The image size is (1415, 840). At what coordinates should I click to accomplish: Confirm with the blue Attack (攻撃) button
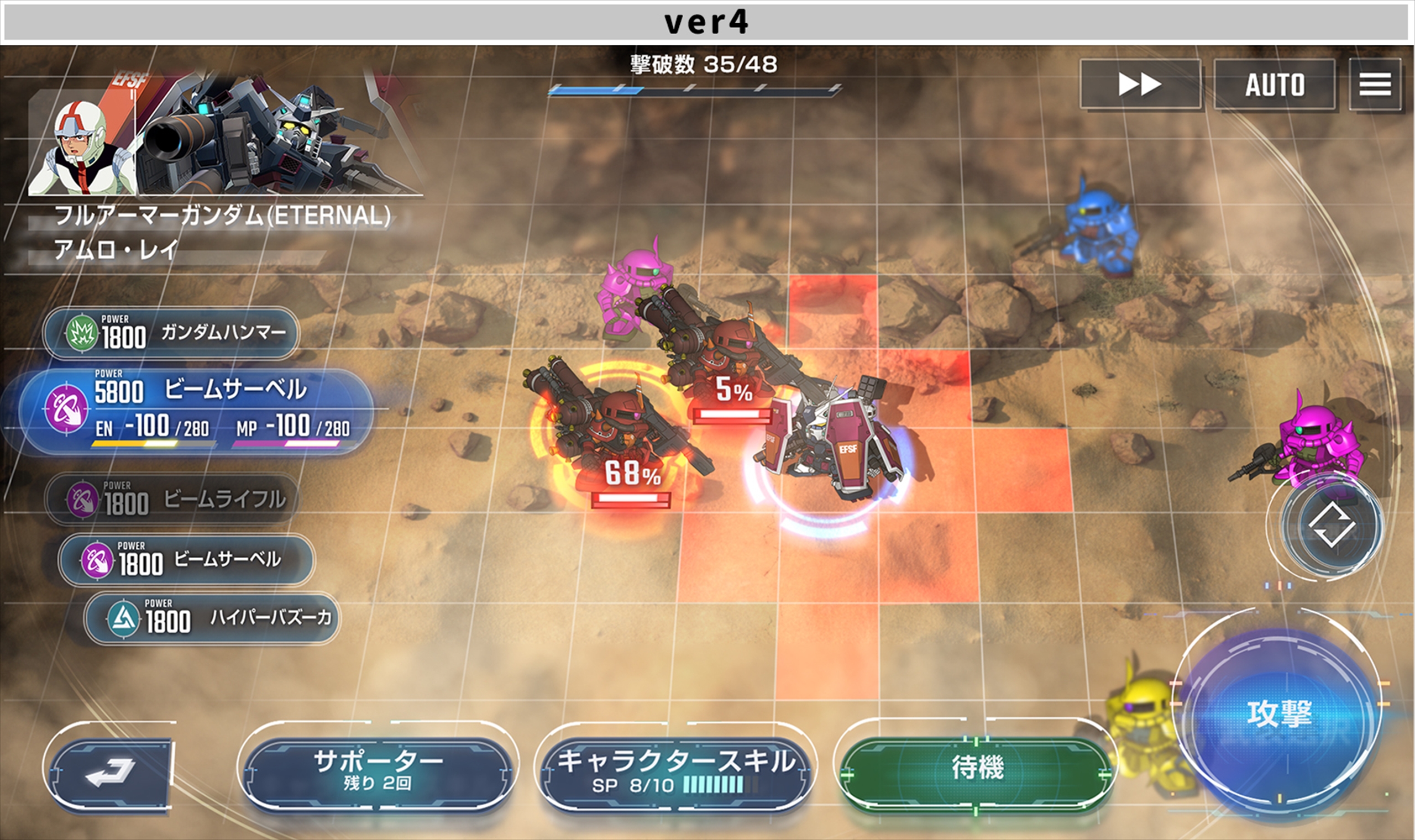pos(1278,715)
